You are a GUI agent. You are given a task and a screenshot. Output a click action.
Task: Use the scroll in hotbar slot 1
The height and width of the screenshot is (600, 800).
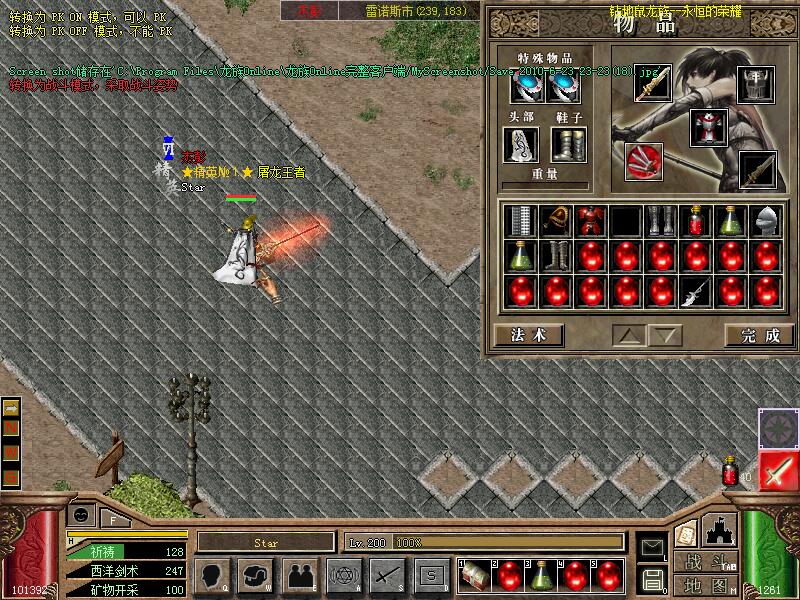tap(475, 575)
